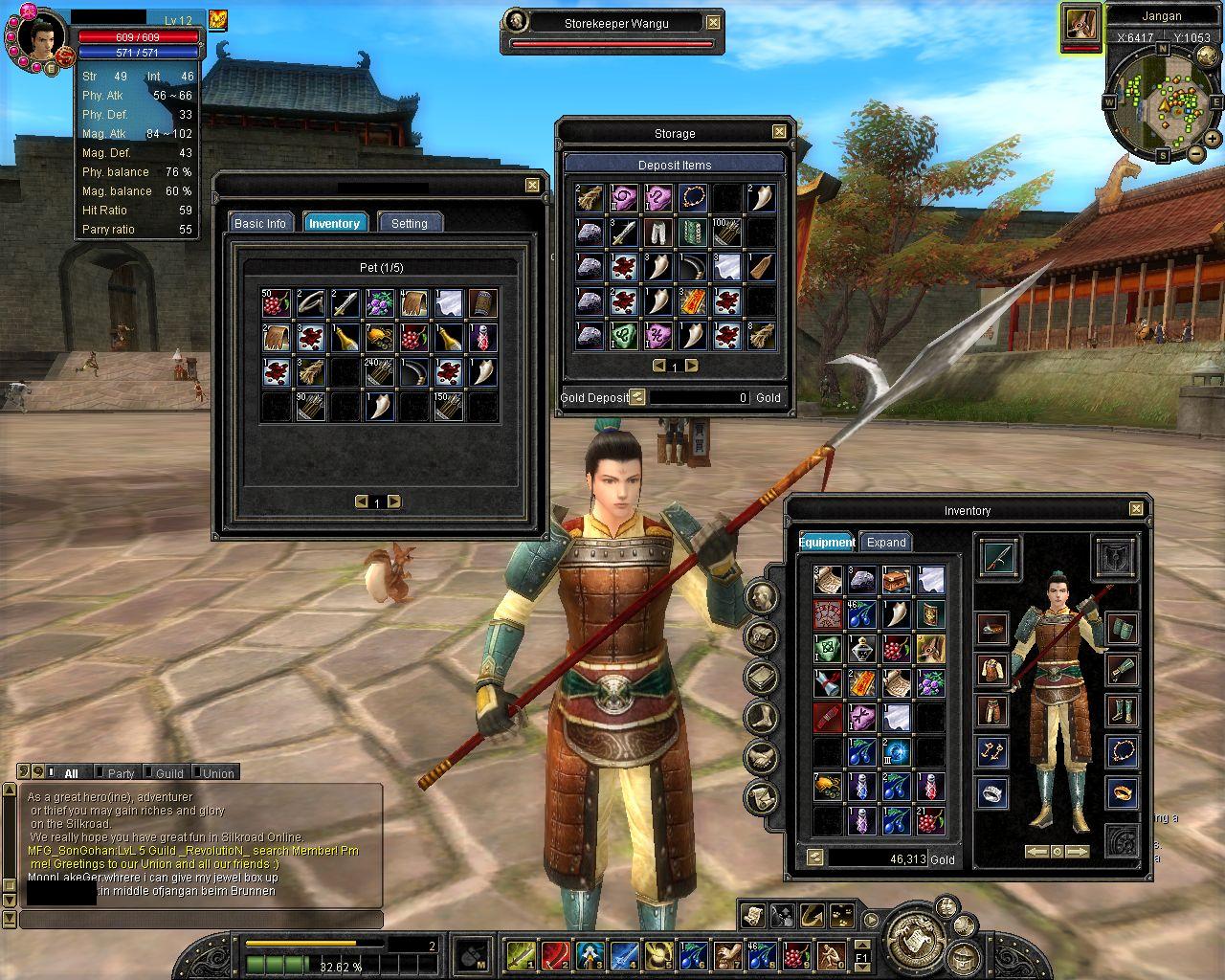Switch to pet Basic Info tab

tap(260, 223)
